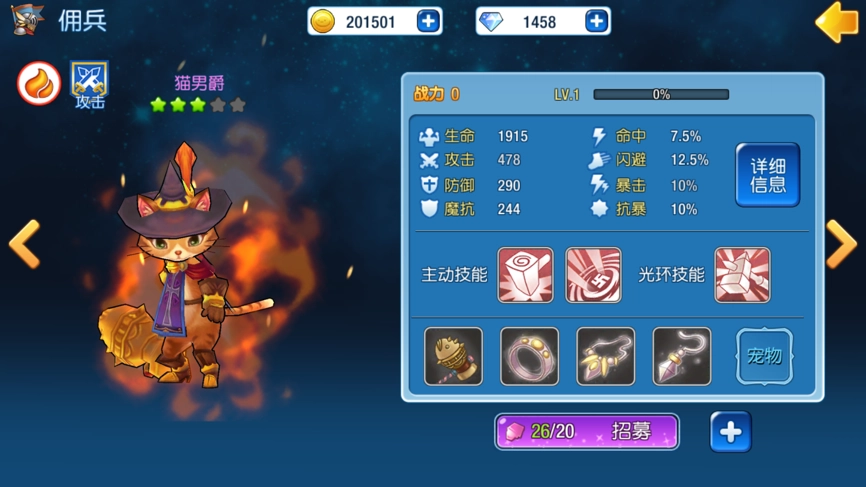
Task: Select the golden staff weapon slot
Action: [x=453, y=356]
